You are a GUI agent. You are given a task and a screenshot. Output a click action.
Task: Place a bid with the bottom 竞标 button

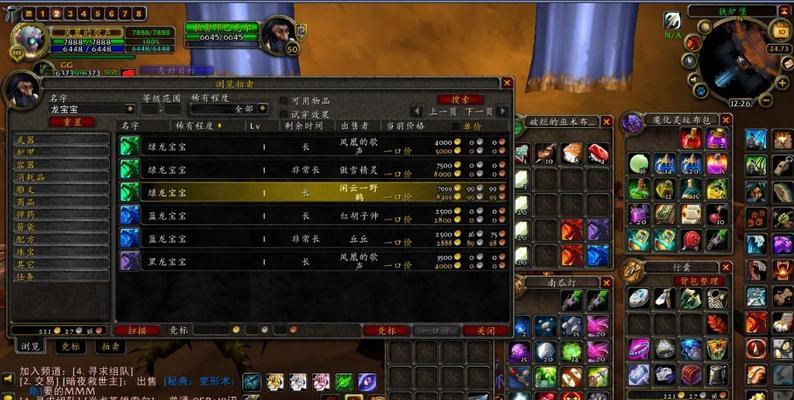click(x=385, y=330)
